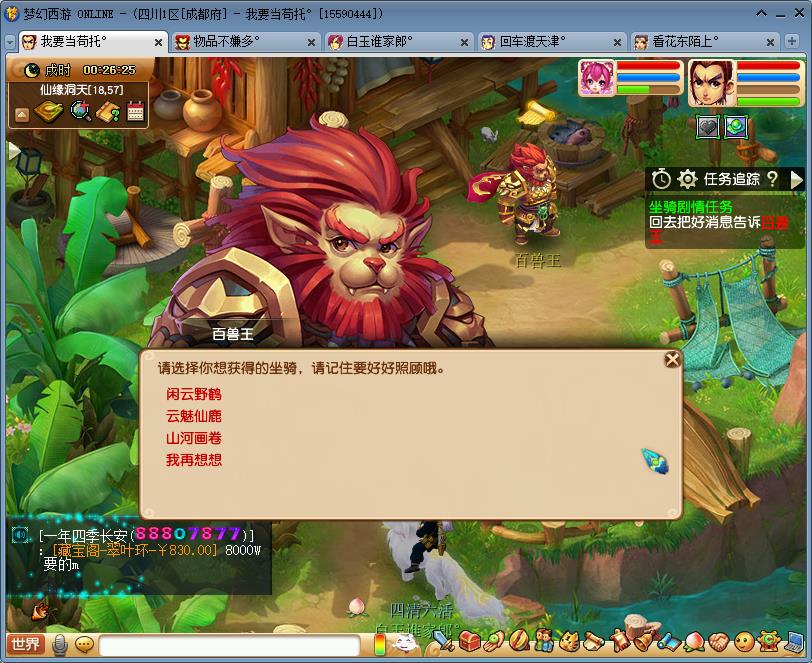Pick the 山河画卷 mount option
812x663 pixels.
pos(194,438)
